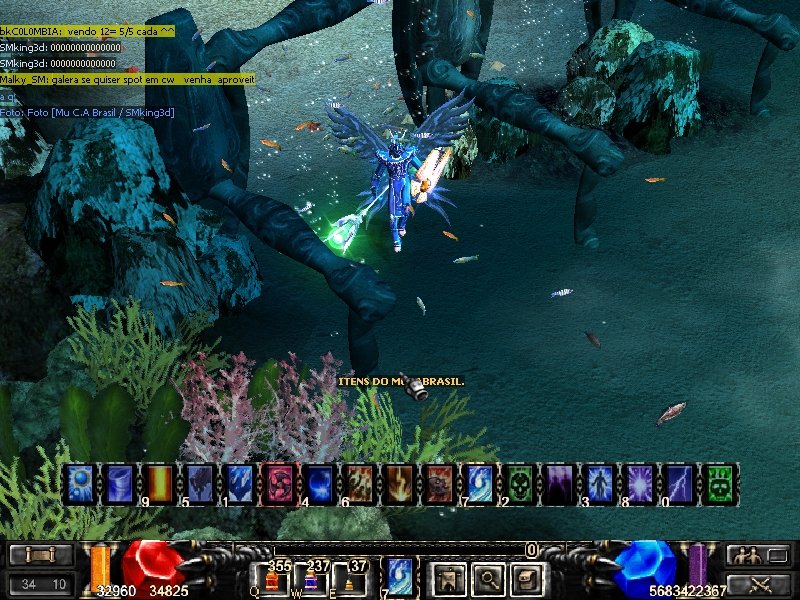The height and width of the screenshot is (600, 800).
Task: Select the red spiral skill icon
Action: pyautogui.click(x=277, y=482)
